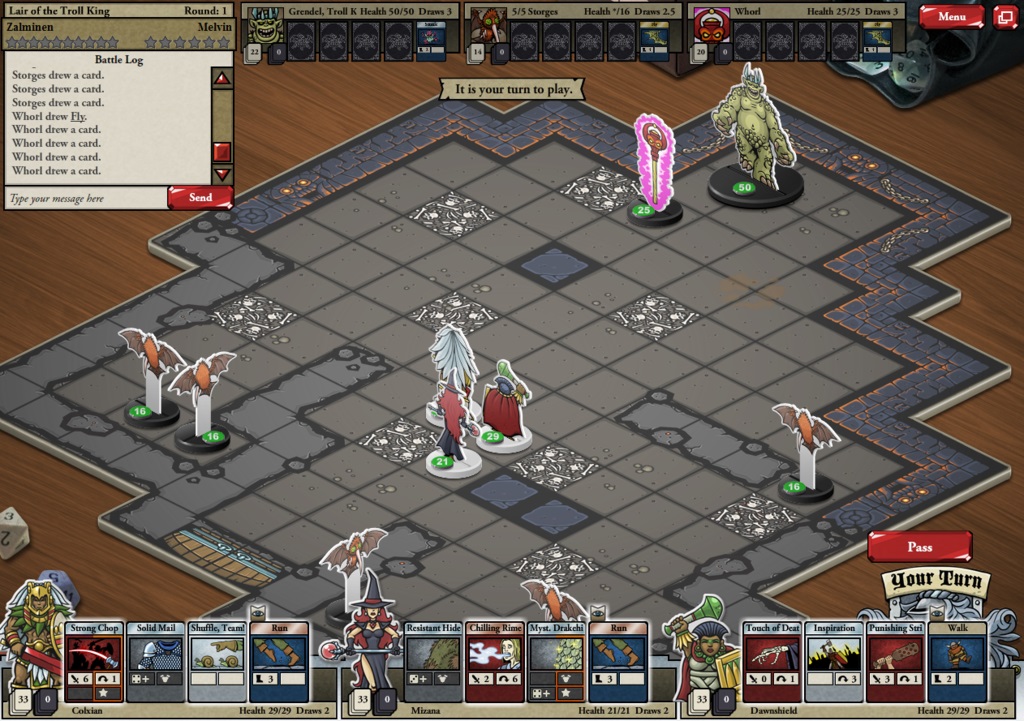Viewport: 1024px width, 721px height.
Task: Select the Strong Chop card
Action: pyautogui.click(x=95, y=662)
